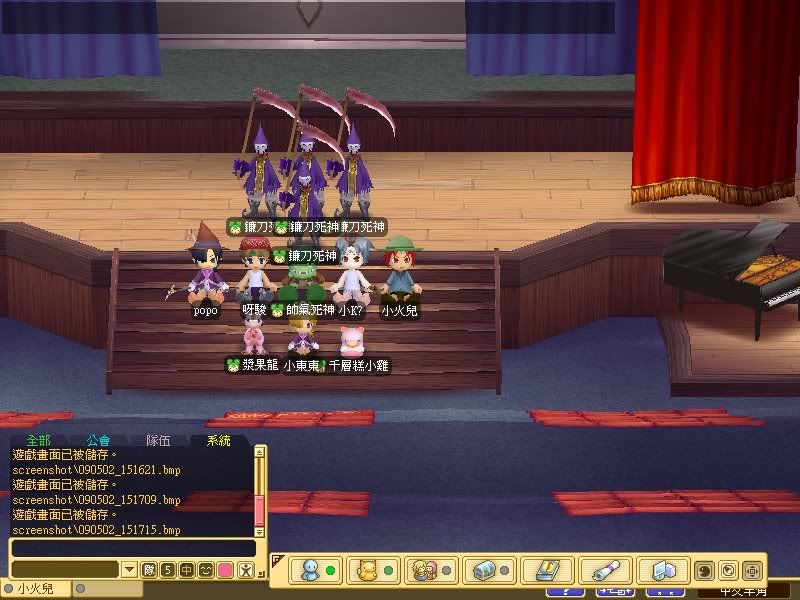800x600 pixels.
Task: Switch to the 全部 chat tab
Action: [38, 440]
